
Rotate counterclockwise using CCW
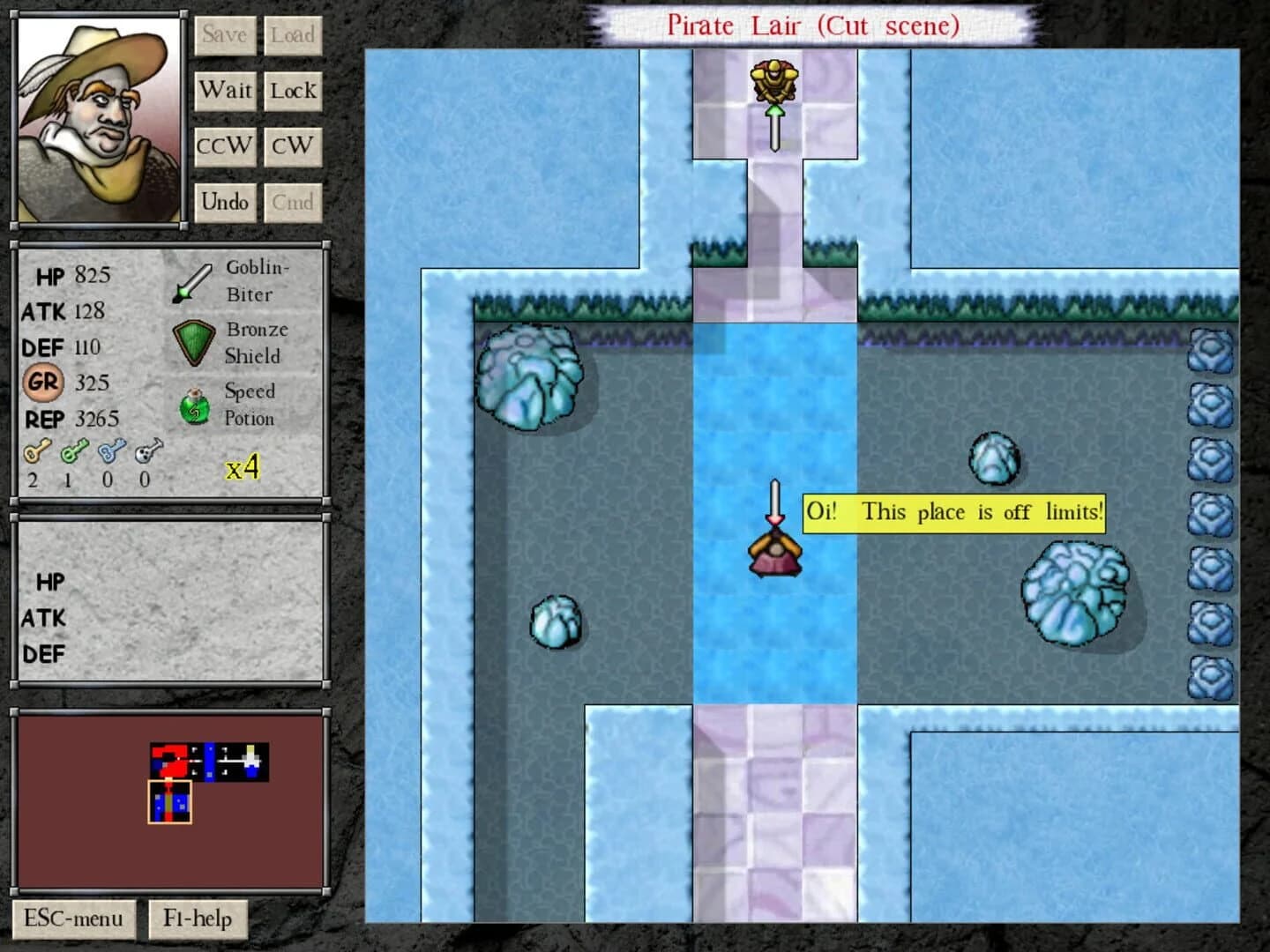click(225, 146)
